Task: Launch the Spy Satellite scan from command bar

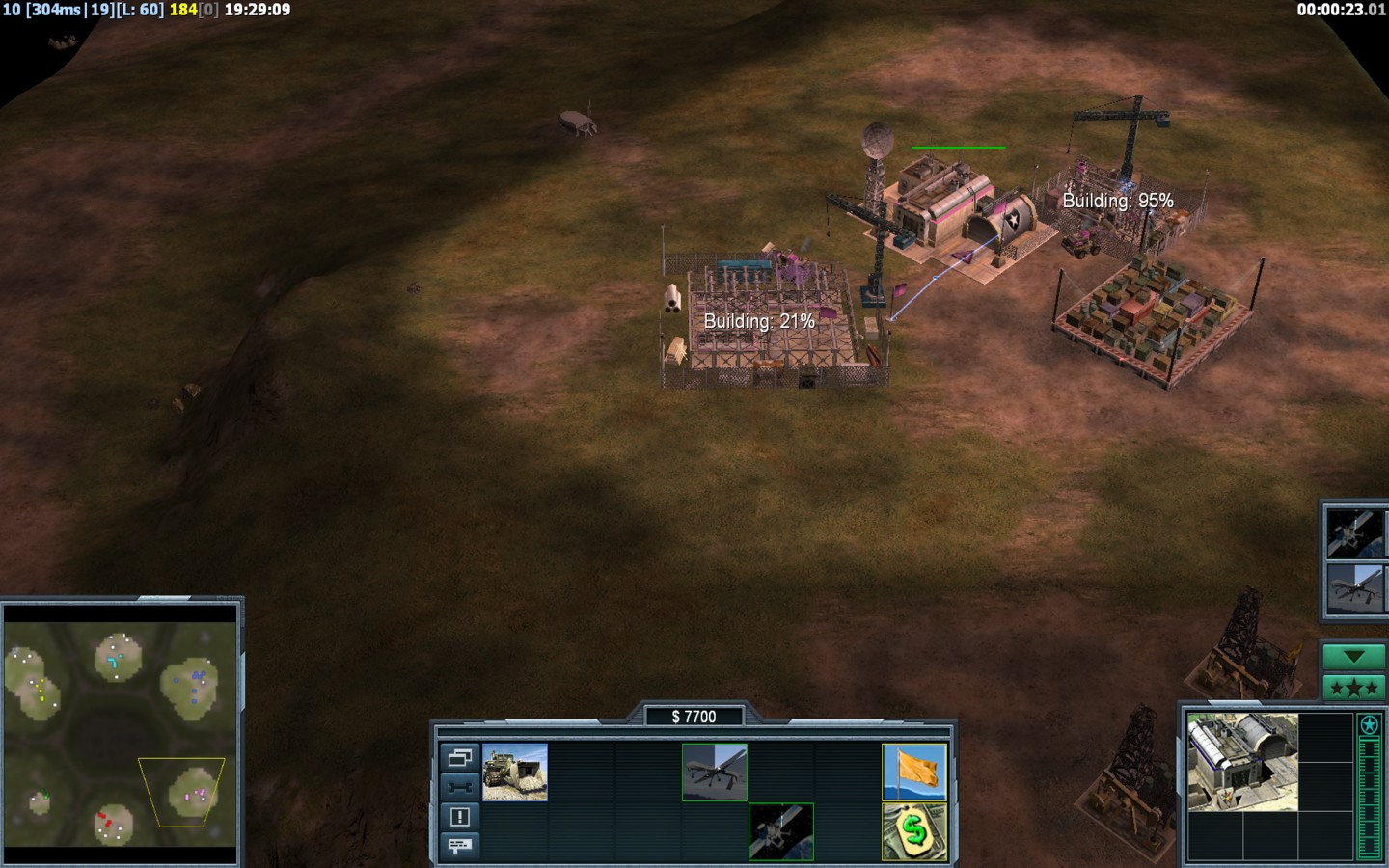Action: (x=780, y=831)
